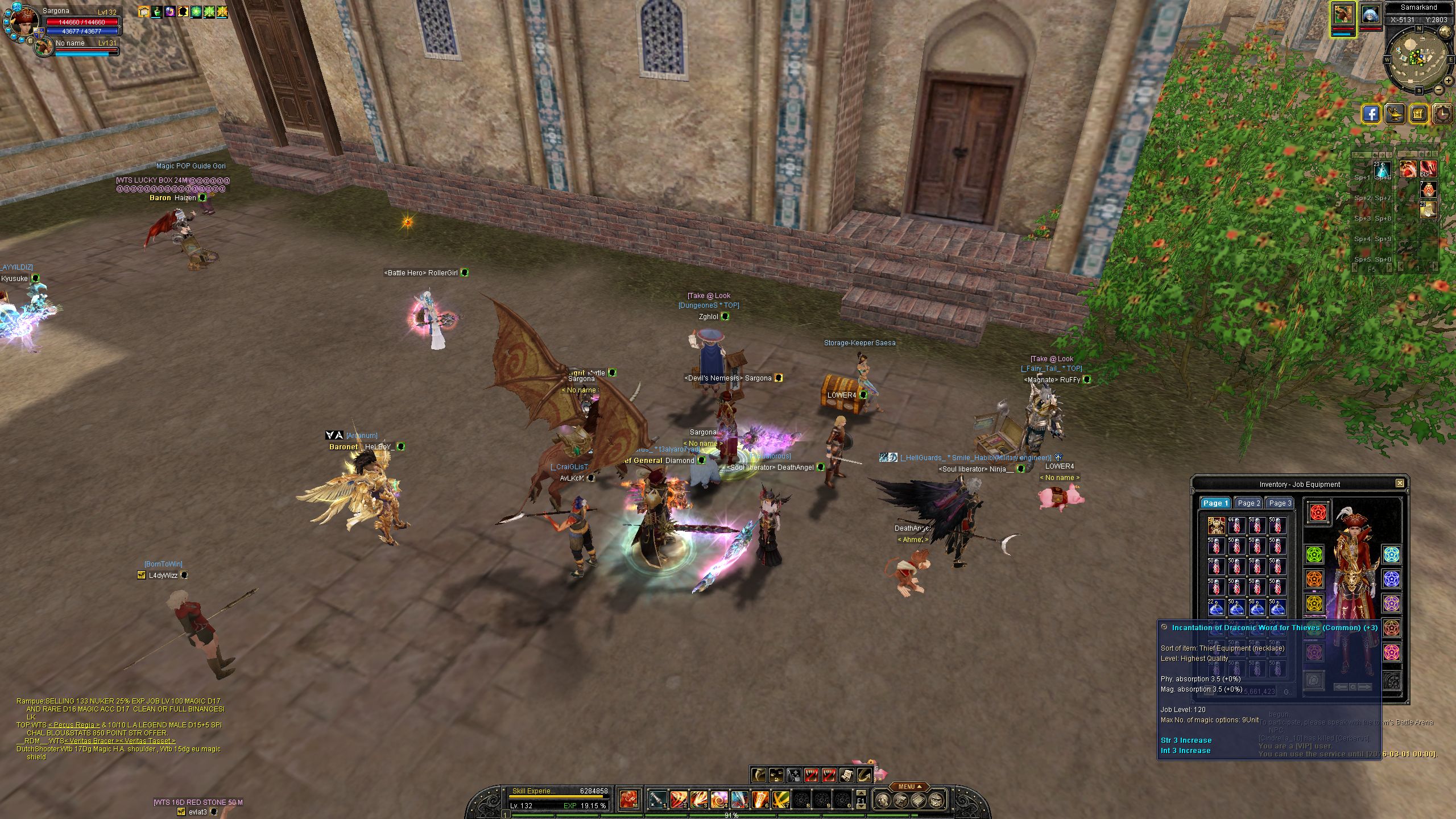Choose the cyan pentagram equipment slot
The height and width of the screenshot is (819, 1456).
click(1391, 554)
